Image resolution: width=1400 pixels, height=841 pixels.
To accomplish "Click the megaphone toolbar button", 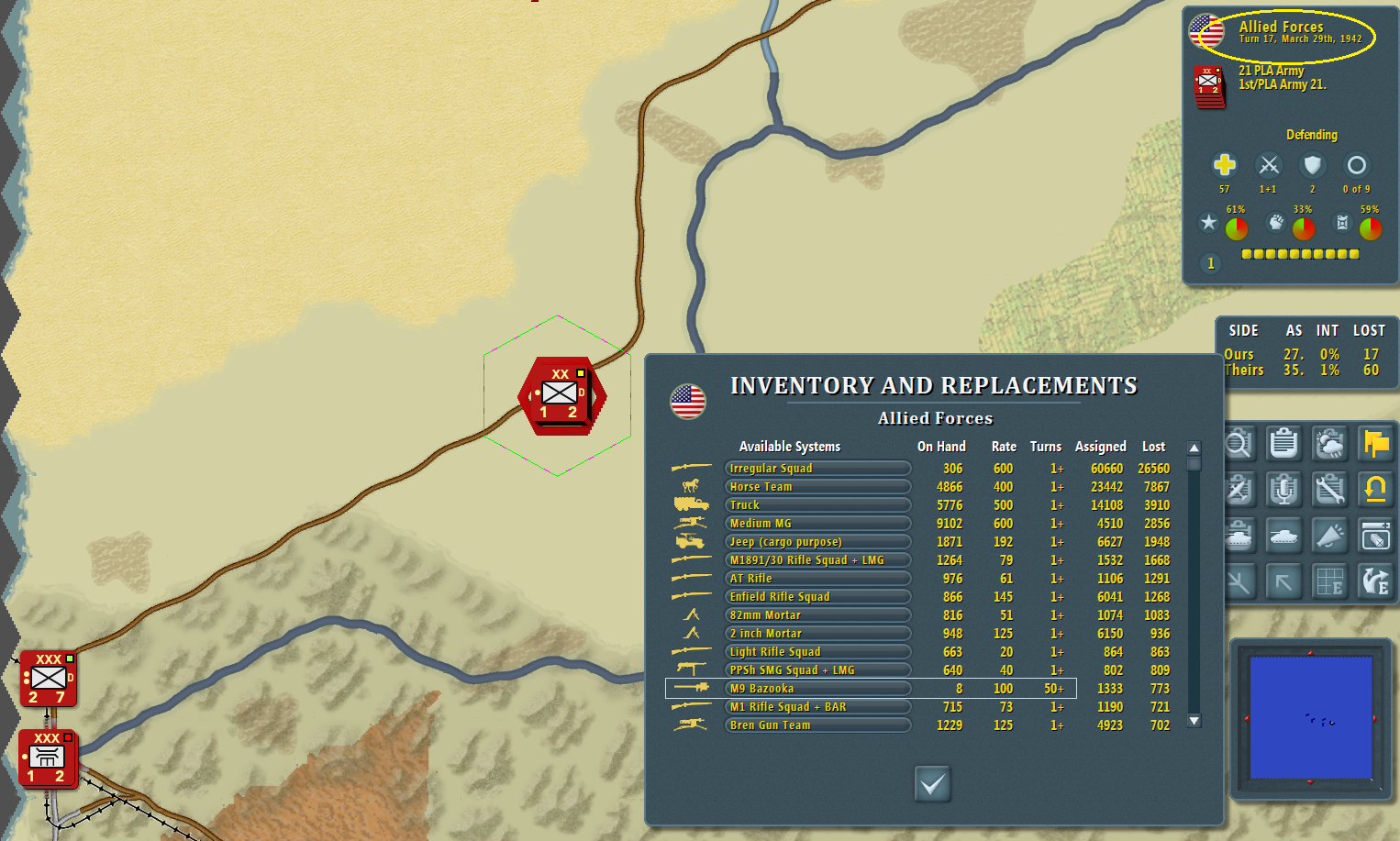I will click(x=1329, y=536).
